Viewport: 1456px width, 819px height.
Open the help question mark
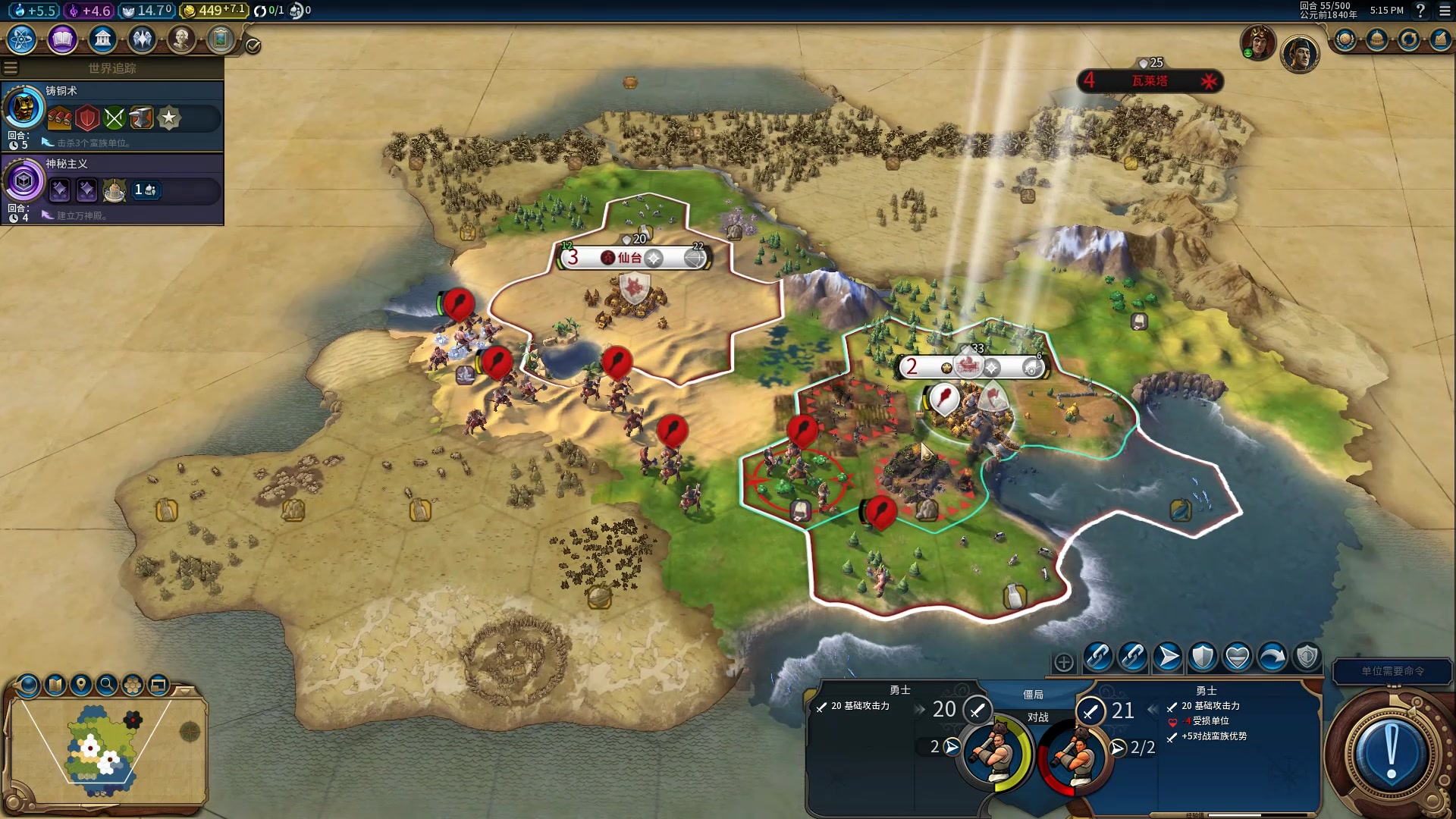pyautogui.click(x=1420, y=11)
